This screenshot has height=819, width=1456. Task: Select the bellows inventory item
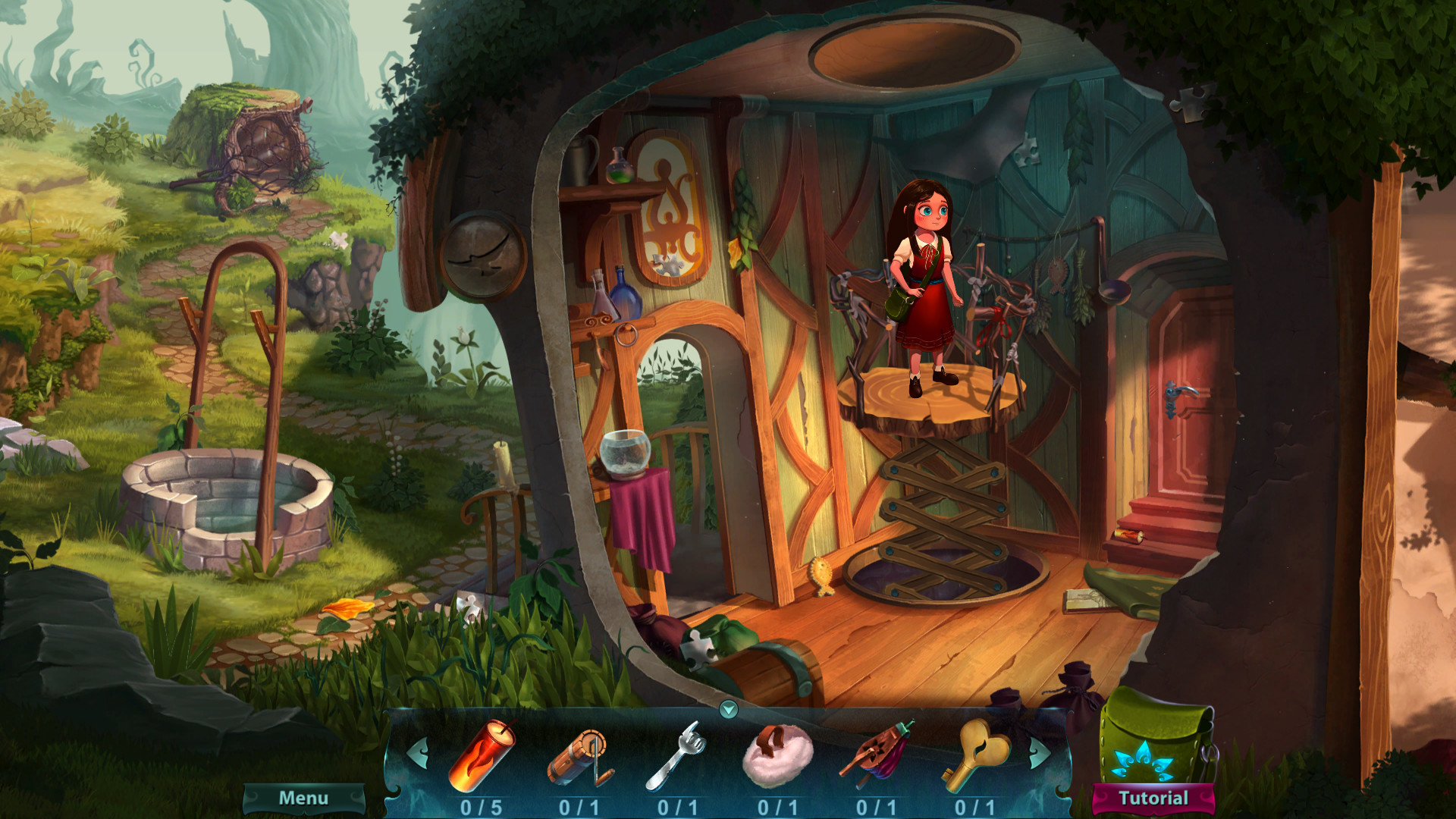[x=876, y=756]
